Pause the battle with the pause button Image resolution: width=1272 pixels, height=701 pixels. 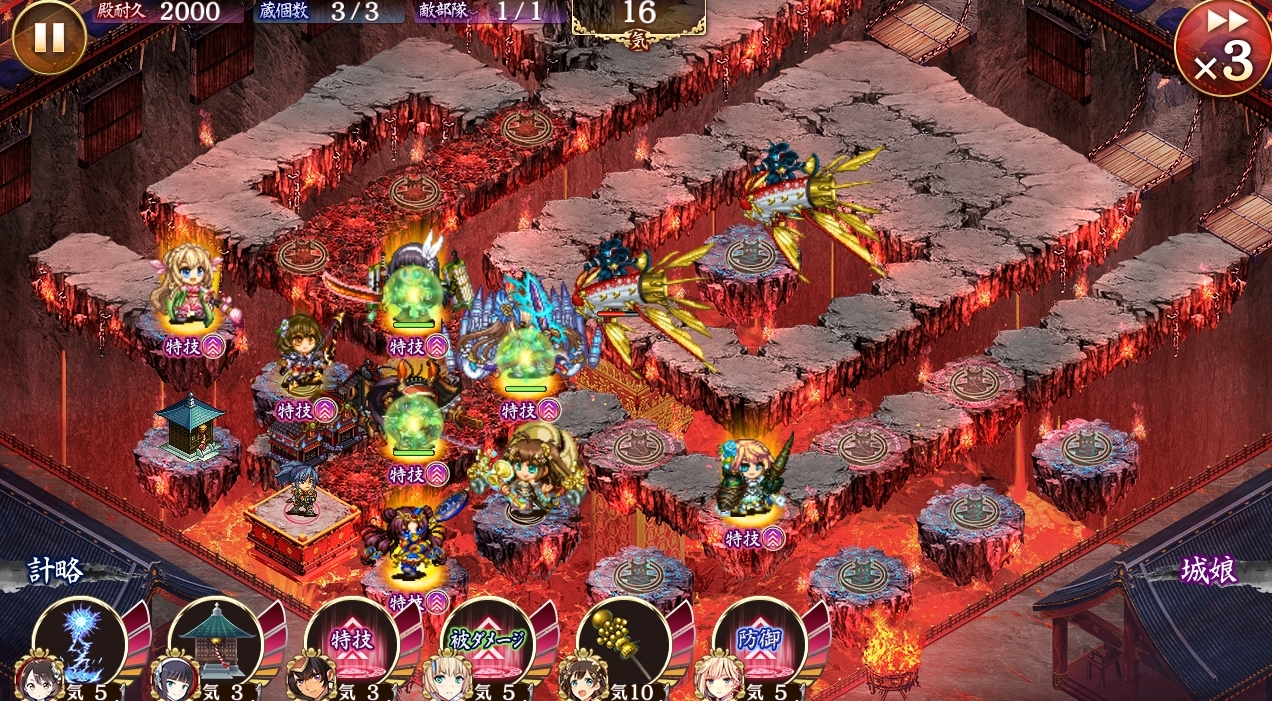(49, 37)
